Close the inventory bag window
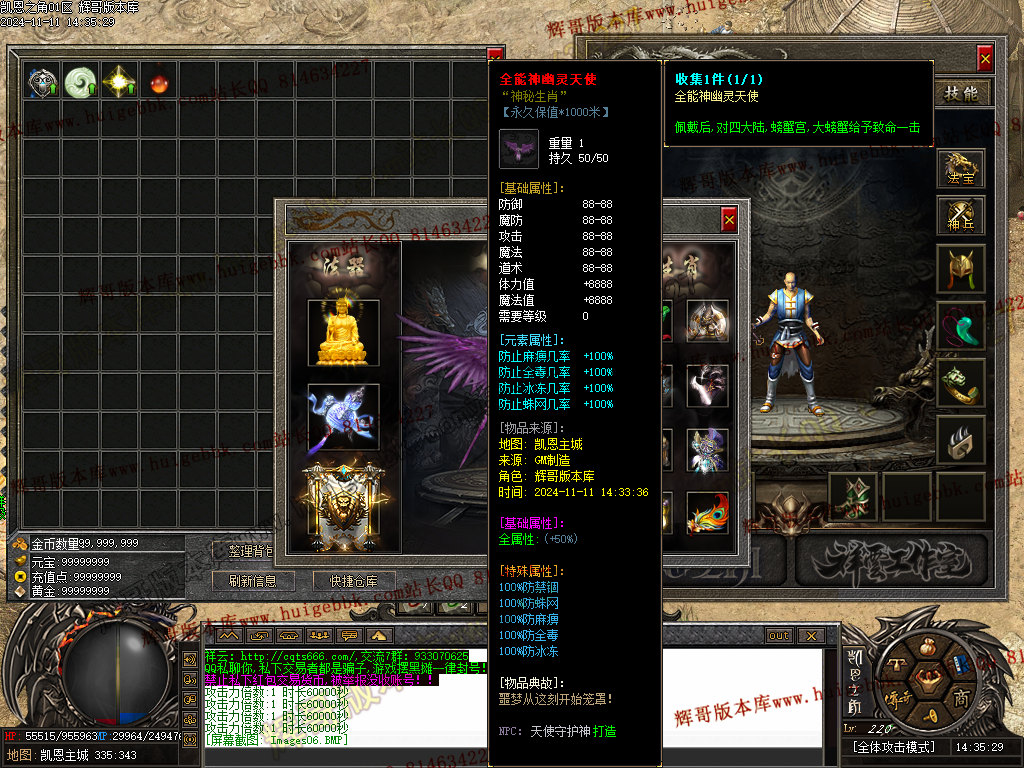 pos(495,56)
